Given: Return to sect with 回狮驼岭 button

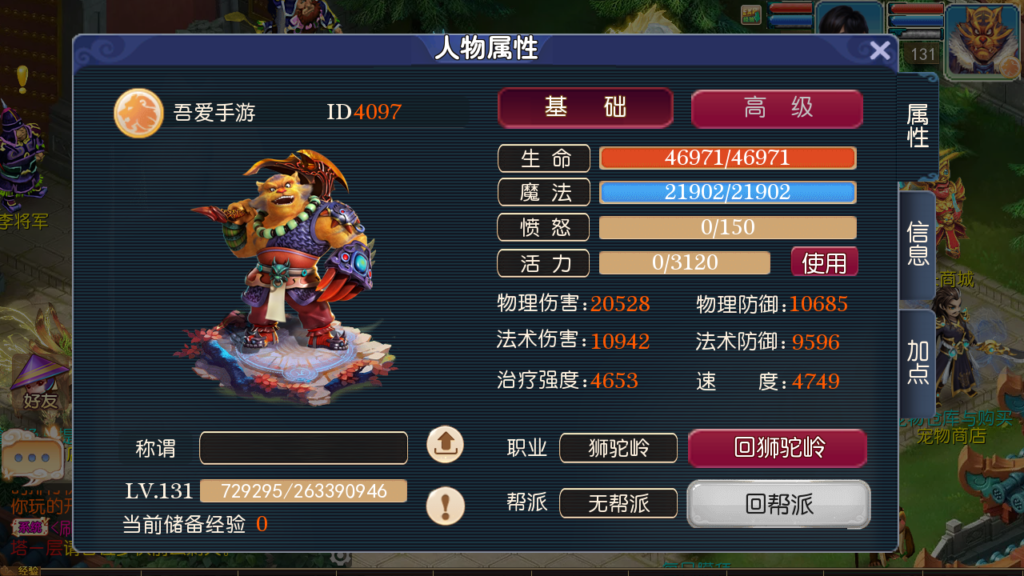Looking at the screenshot, I should [x=777, y=447].
